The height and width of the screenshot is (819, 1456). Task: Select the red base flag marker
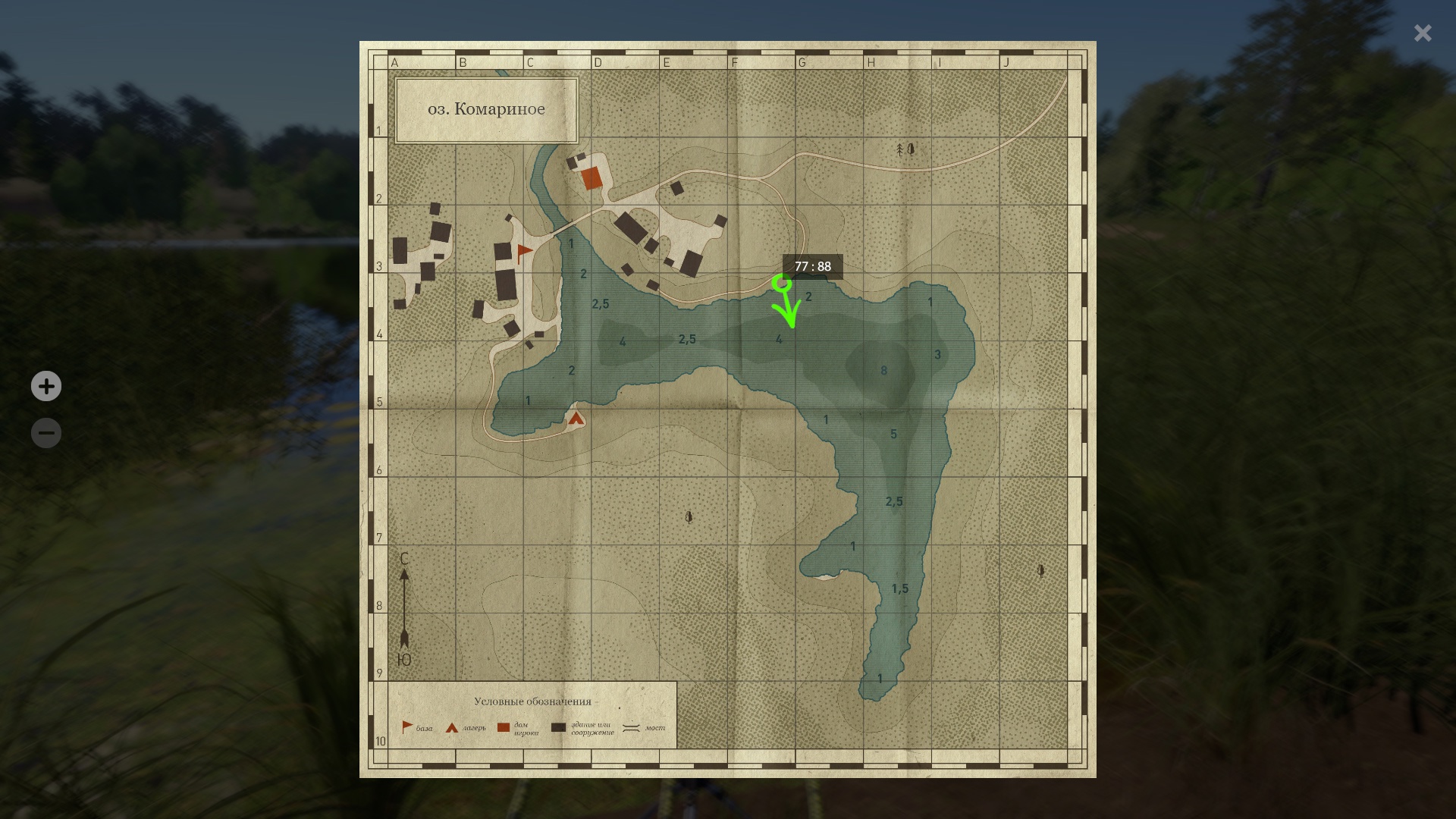(x=523, y=253)
